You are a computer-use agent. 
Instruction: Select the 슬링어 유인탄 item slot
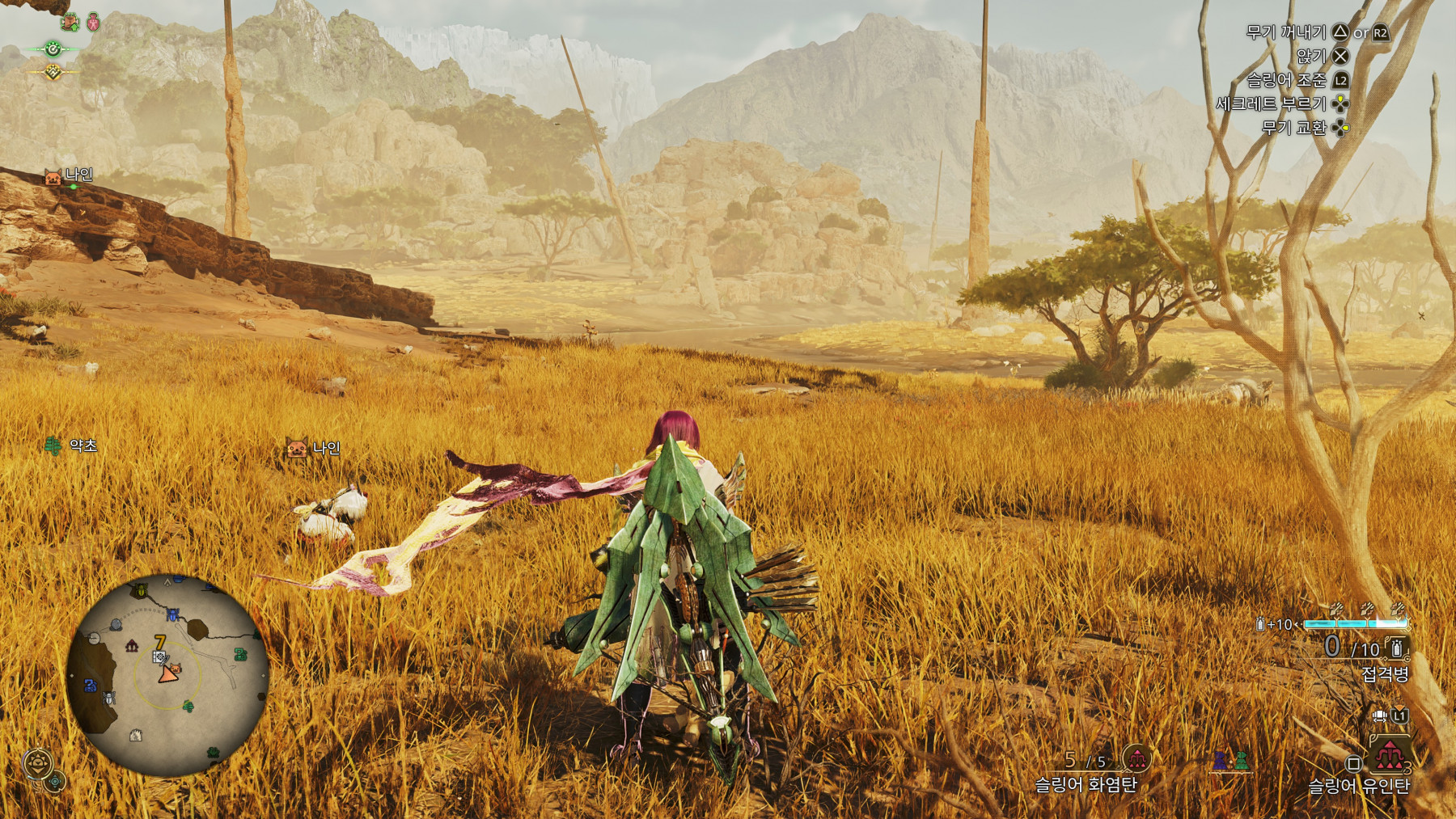tap(1389, 757)
